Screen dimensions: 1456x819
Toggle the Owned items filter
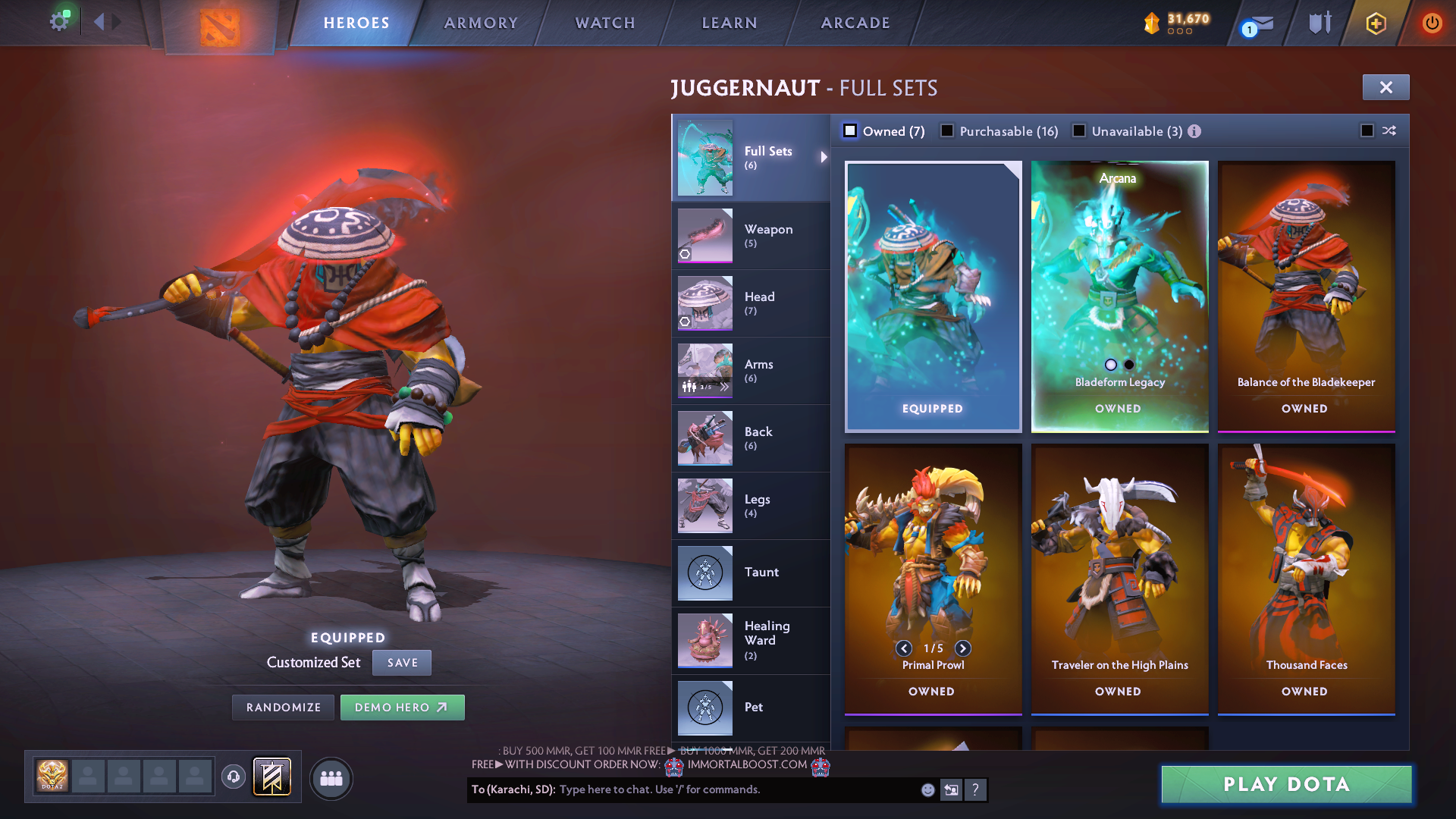coord(851,131)
